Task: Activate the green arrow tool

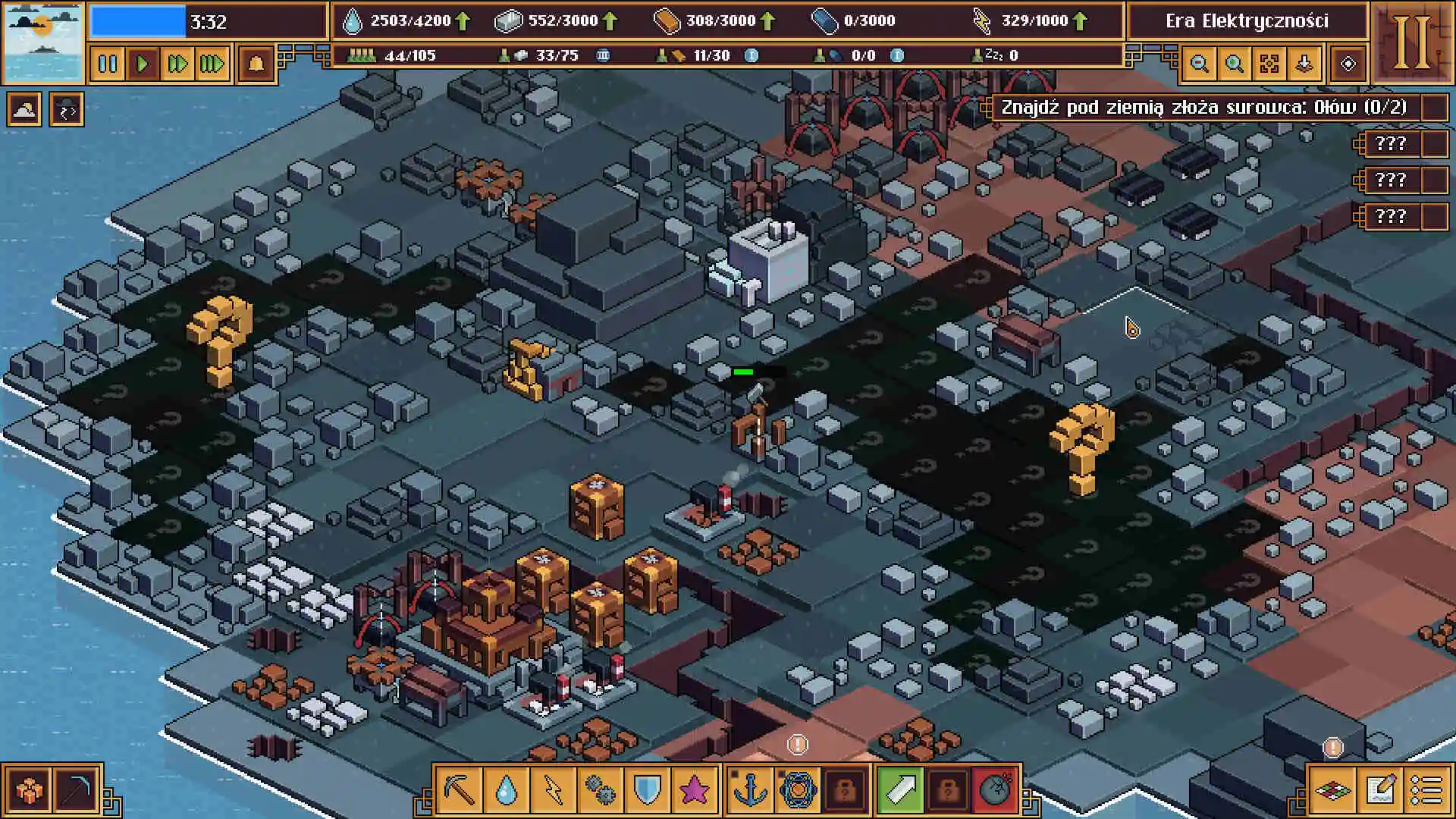Action: click(x=900, y=790)
